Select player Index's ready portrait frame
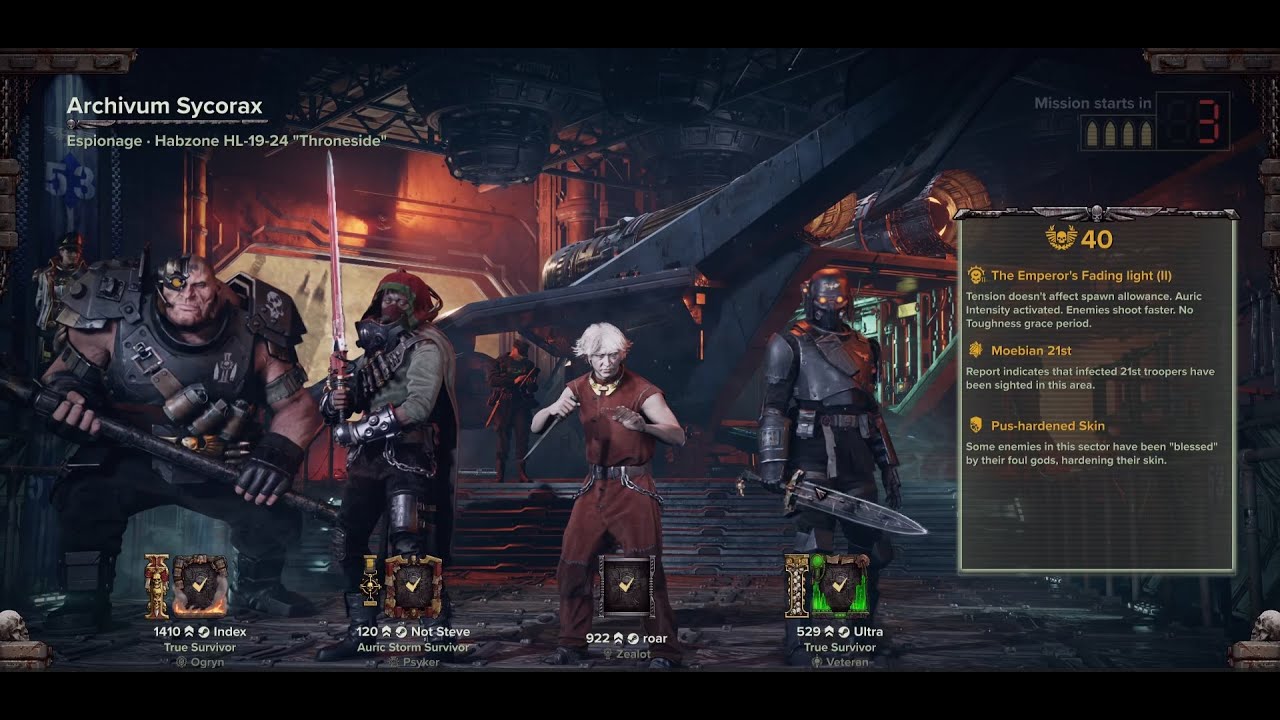This screenshot has height=720, width=1280. click(x=199, y=586)
